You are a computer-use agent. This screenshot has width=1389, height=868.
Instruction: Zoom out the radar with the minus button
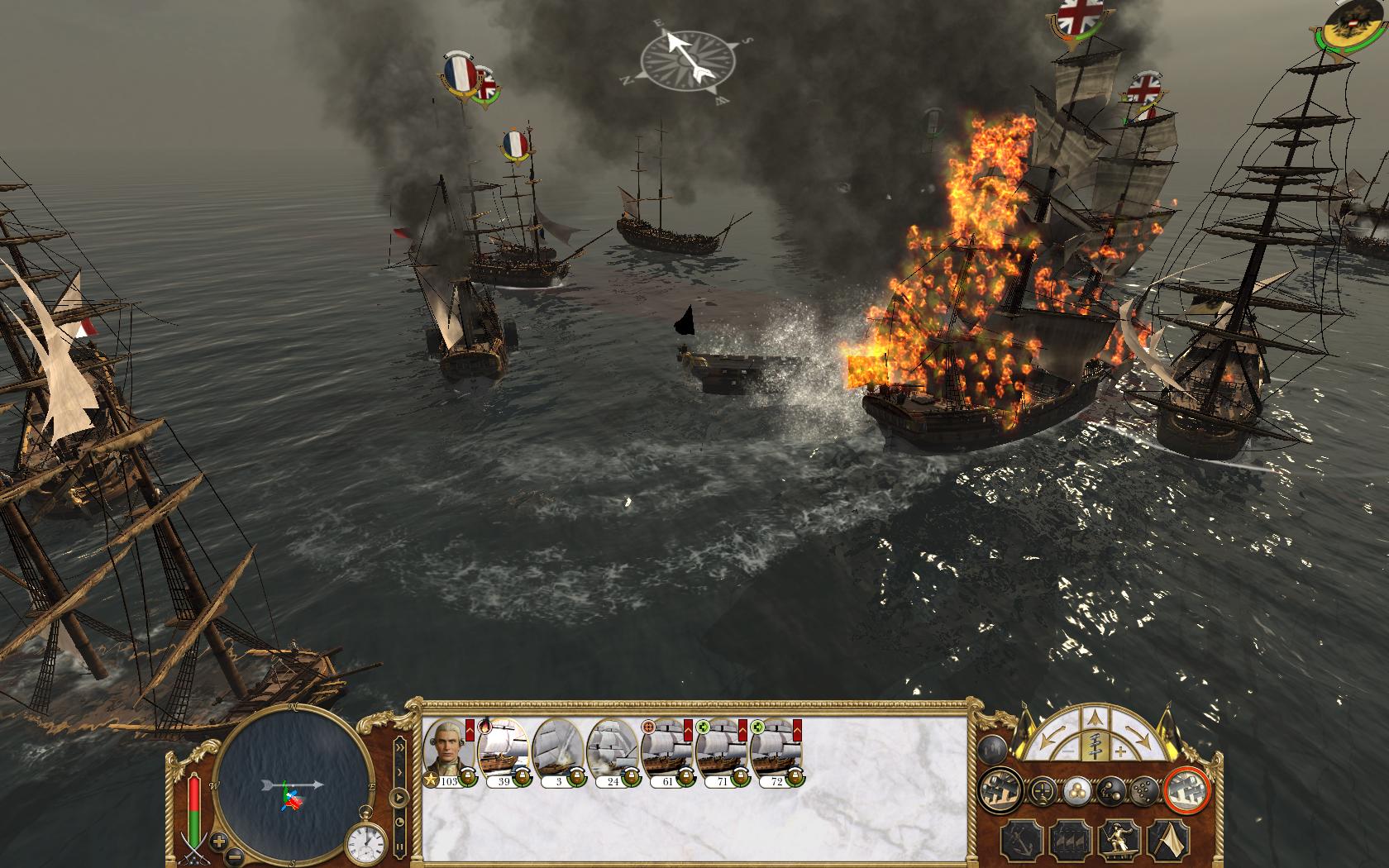pos(234,855)
